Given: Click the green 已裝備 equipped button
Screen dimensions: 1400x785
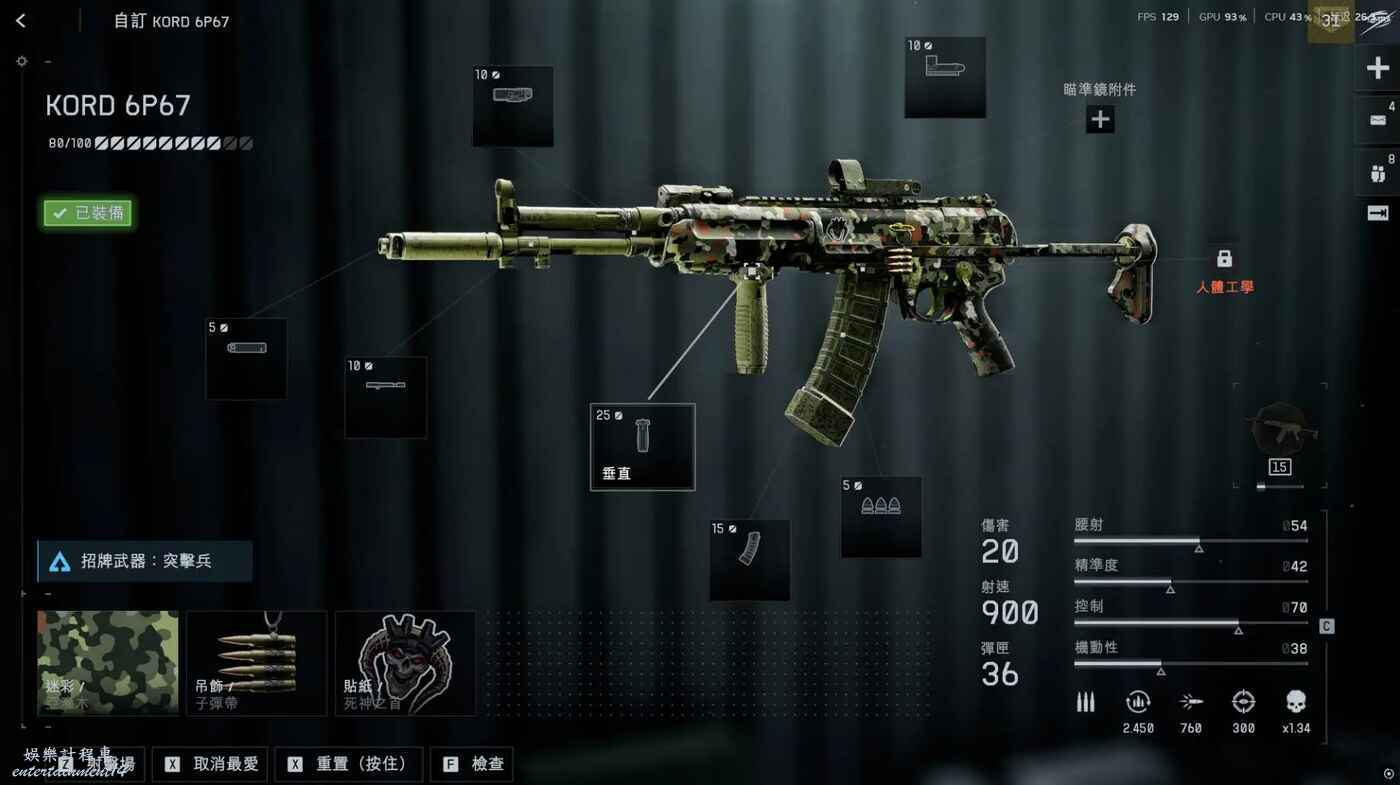Looking at the screenshot, I should tap(88, 213).
